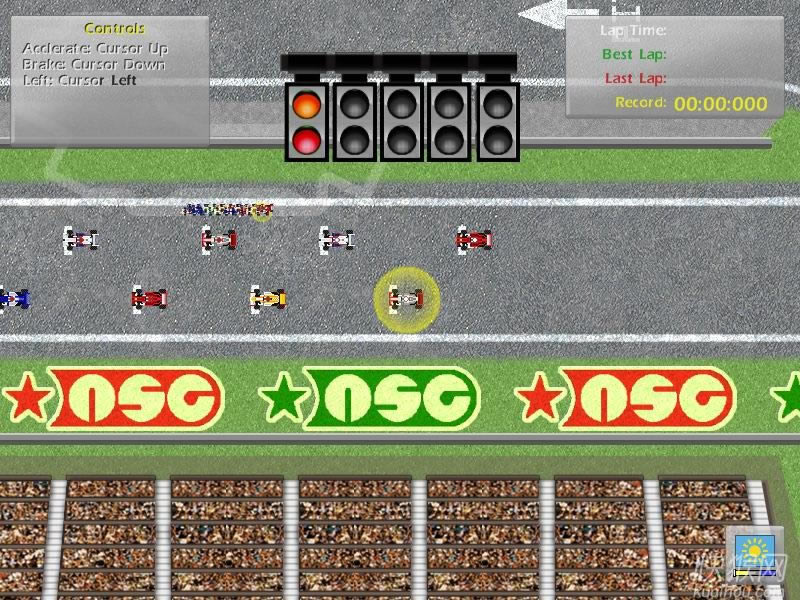Viewport: 800px width, 600px height.
Task: Click the sunny weather indicator icon
Action: tap(751, 551)
